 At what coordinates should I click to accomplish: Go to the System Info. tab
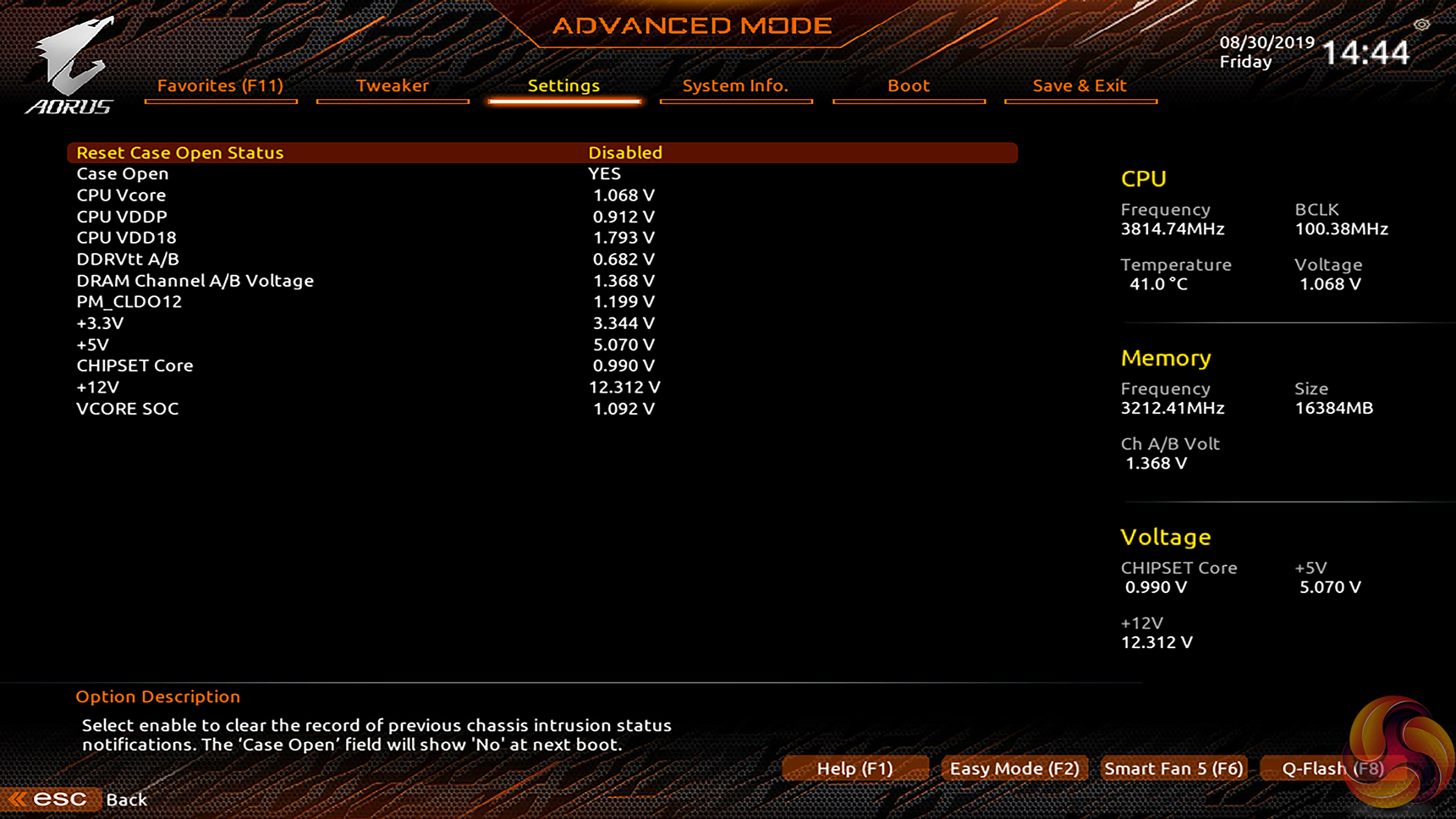click(x=735, y=85)
